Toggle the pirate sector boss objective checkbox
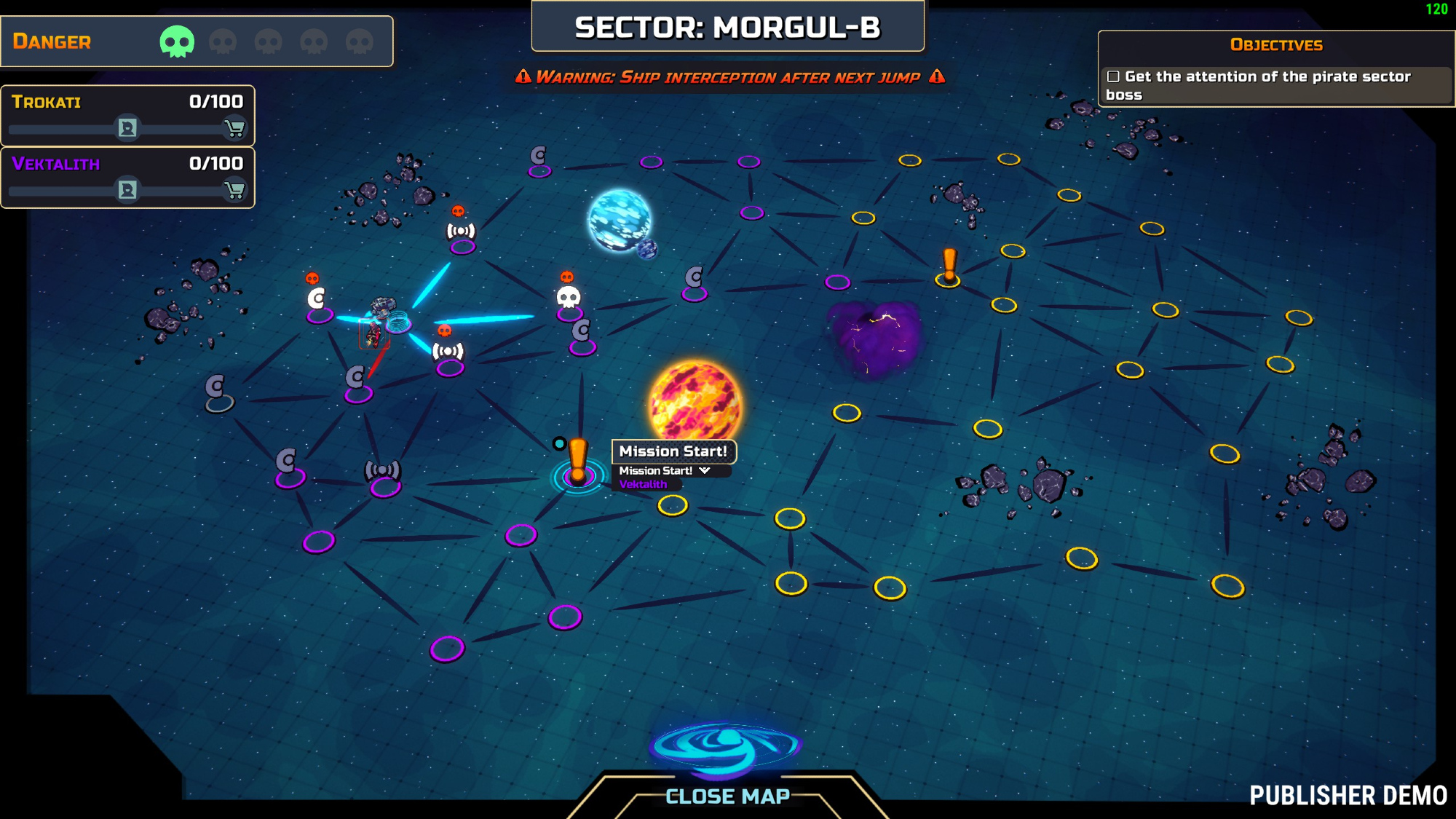 coord(1113,76)
